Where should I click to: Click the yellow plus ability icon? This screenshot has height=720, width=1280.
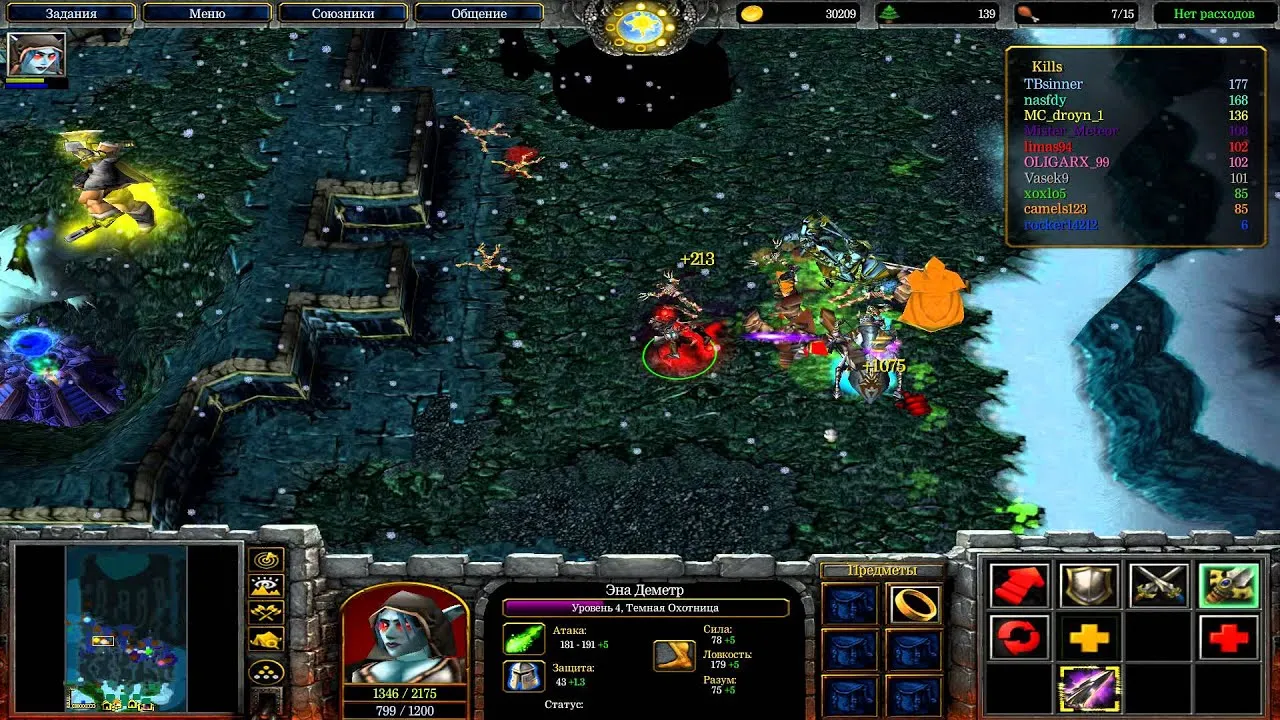(1089, 636)
